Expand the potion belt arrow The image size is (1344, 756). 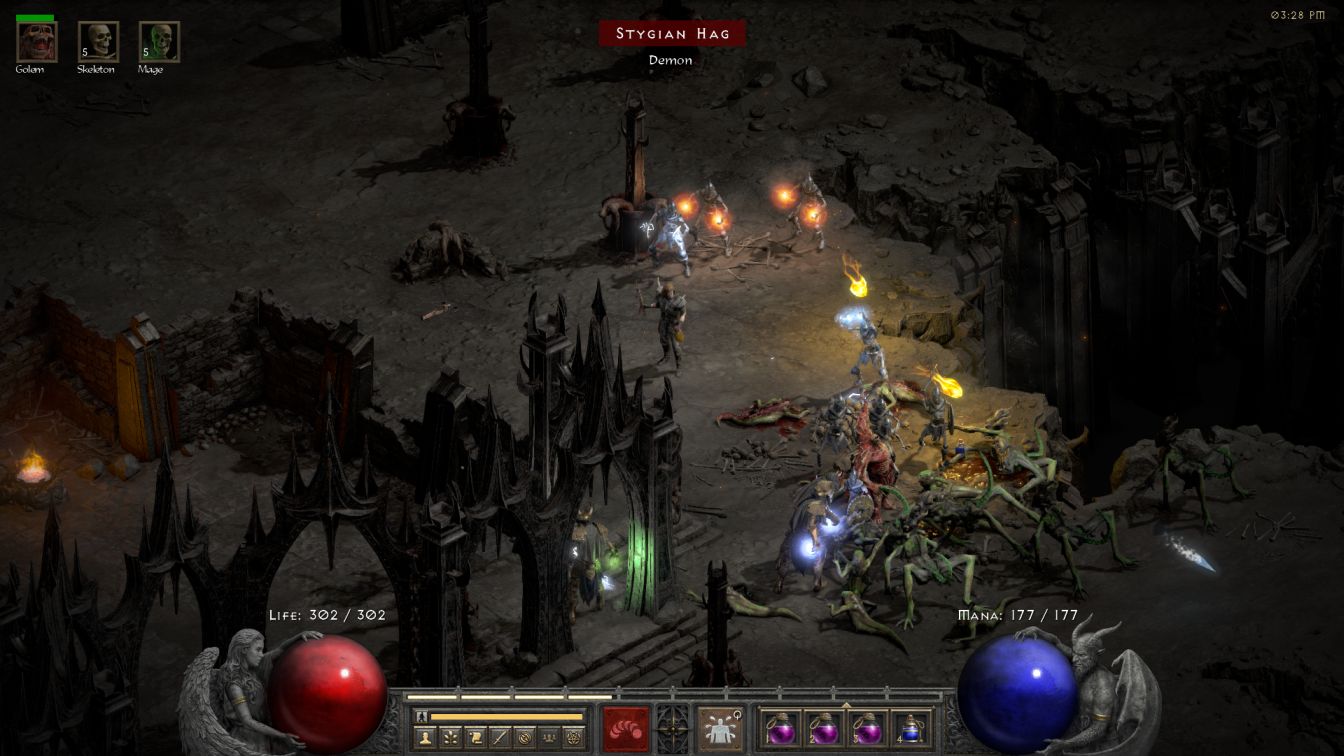(x=846, y=704)
